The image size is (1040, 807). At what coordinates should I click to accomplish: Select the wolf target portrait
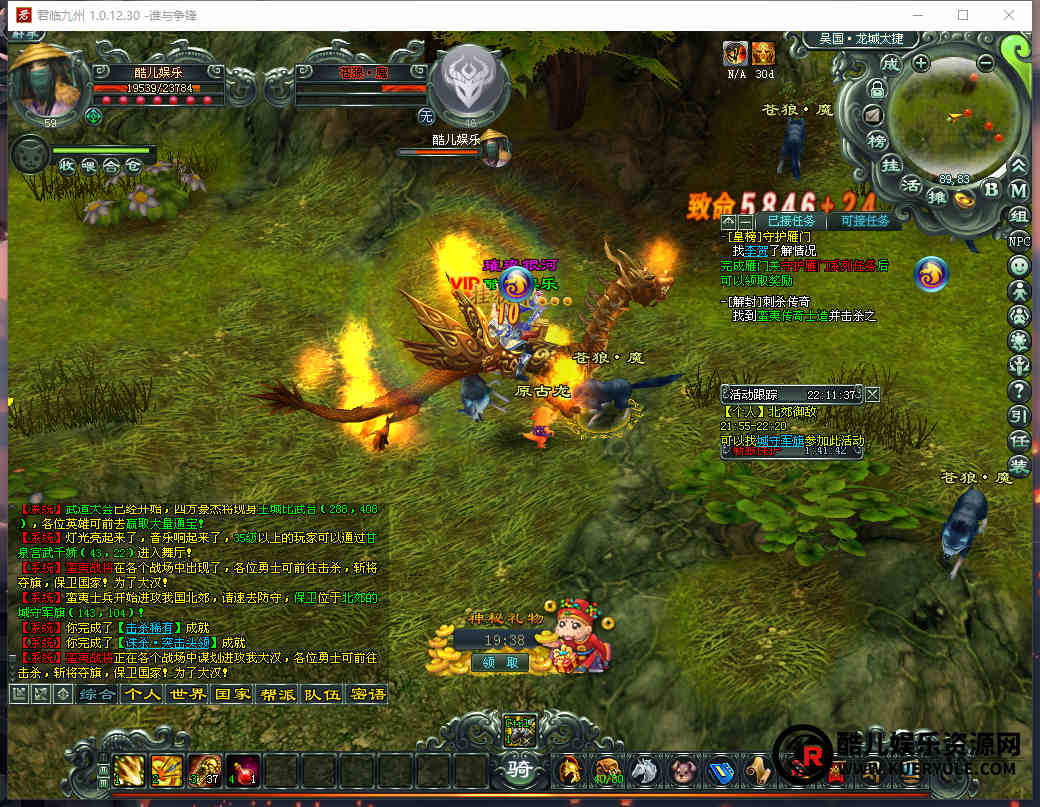point(469,82)
